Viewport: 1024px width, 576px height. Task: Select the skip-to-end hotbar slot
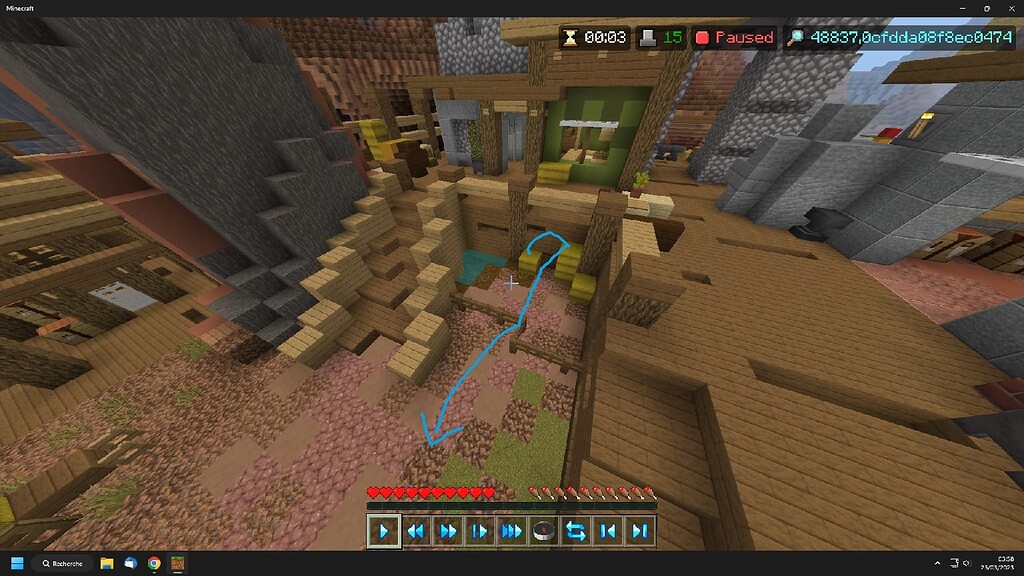[640, 531]
